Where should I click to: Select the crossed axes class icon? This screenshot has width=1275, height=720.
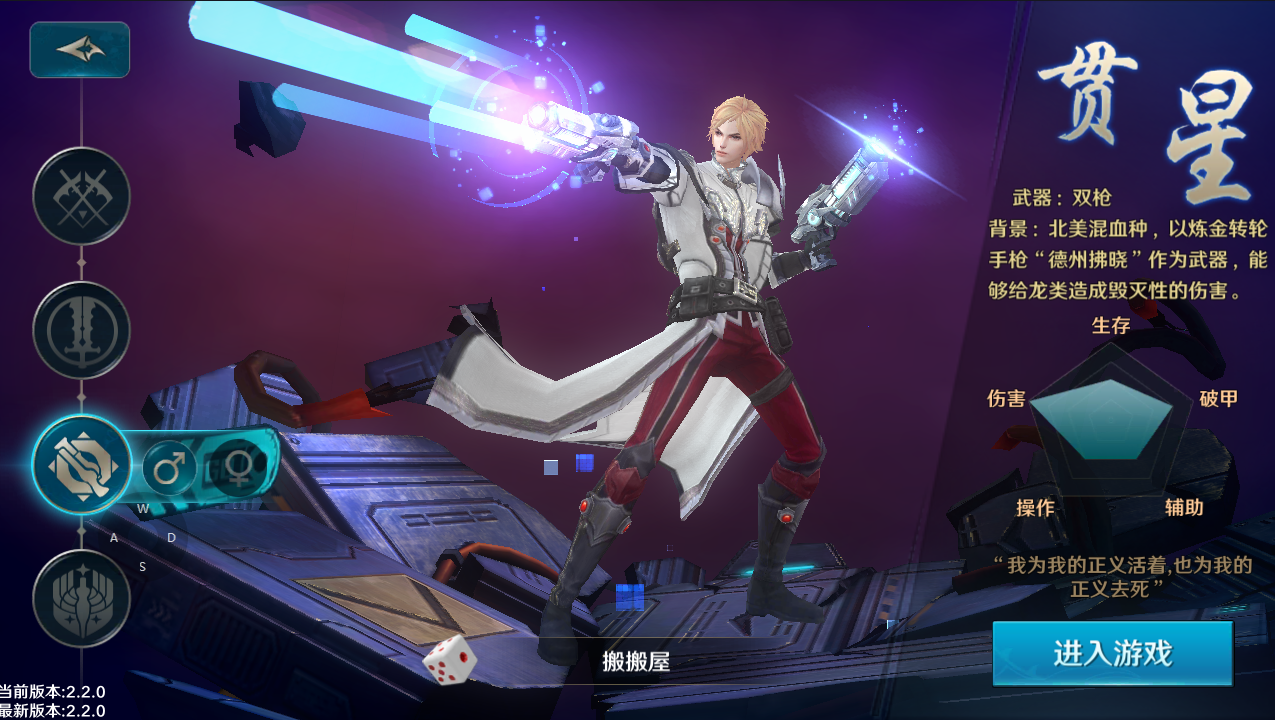[81, 196]
